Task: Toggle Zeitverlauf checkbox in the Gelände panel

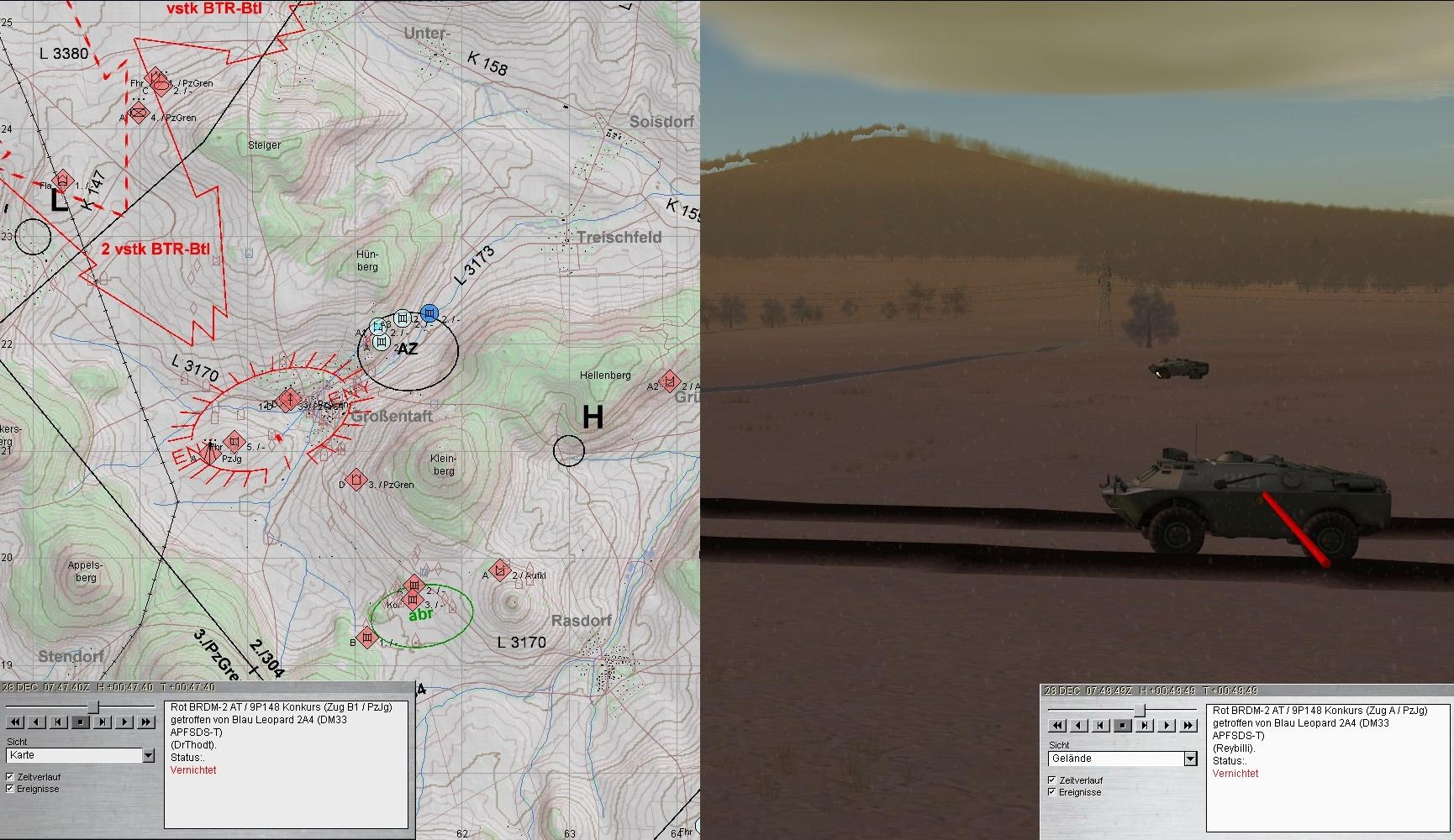Action: pos(1052,780)
